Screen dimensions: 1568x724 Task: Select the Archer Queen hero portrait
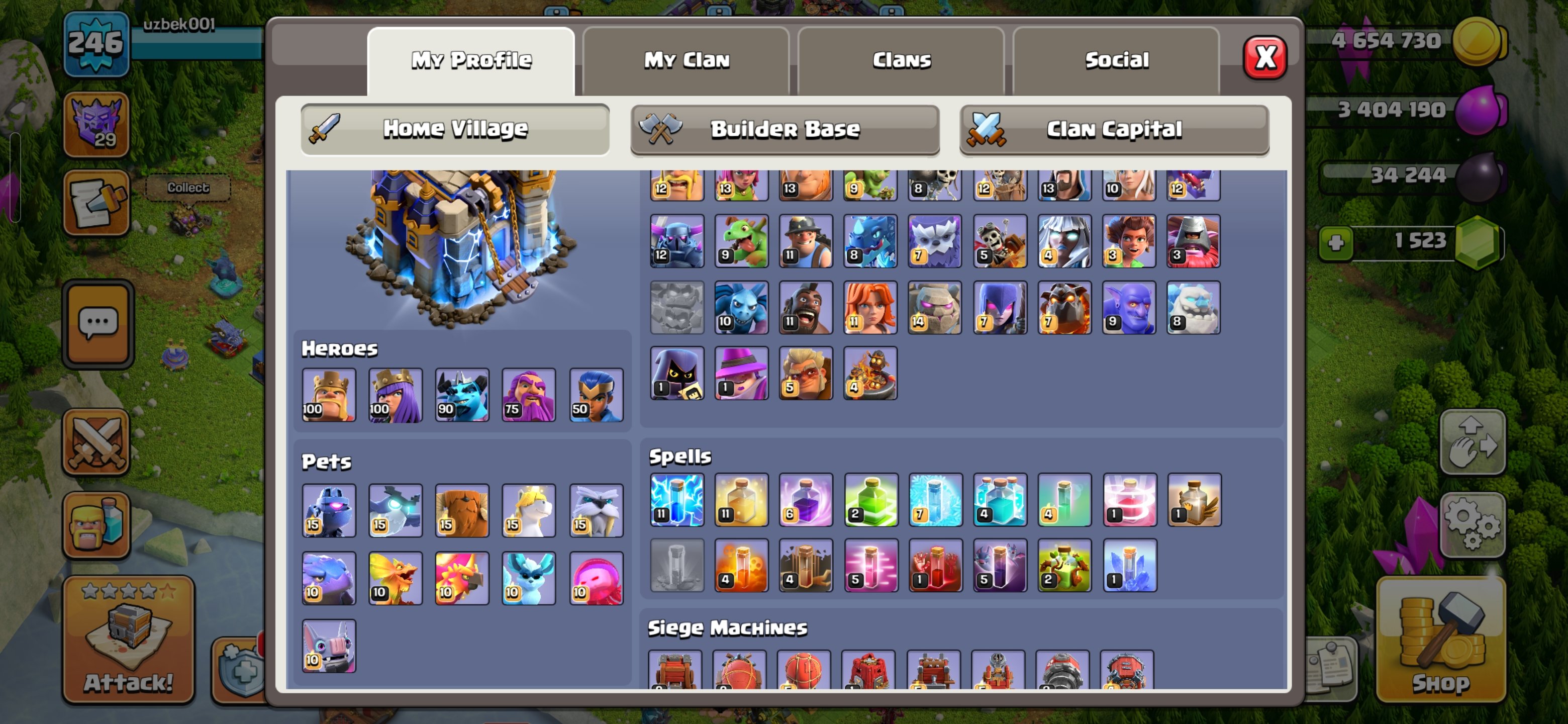pos(395,395)
